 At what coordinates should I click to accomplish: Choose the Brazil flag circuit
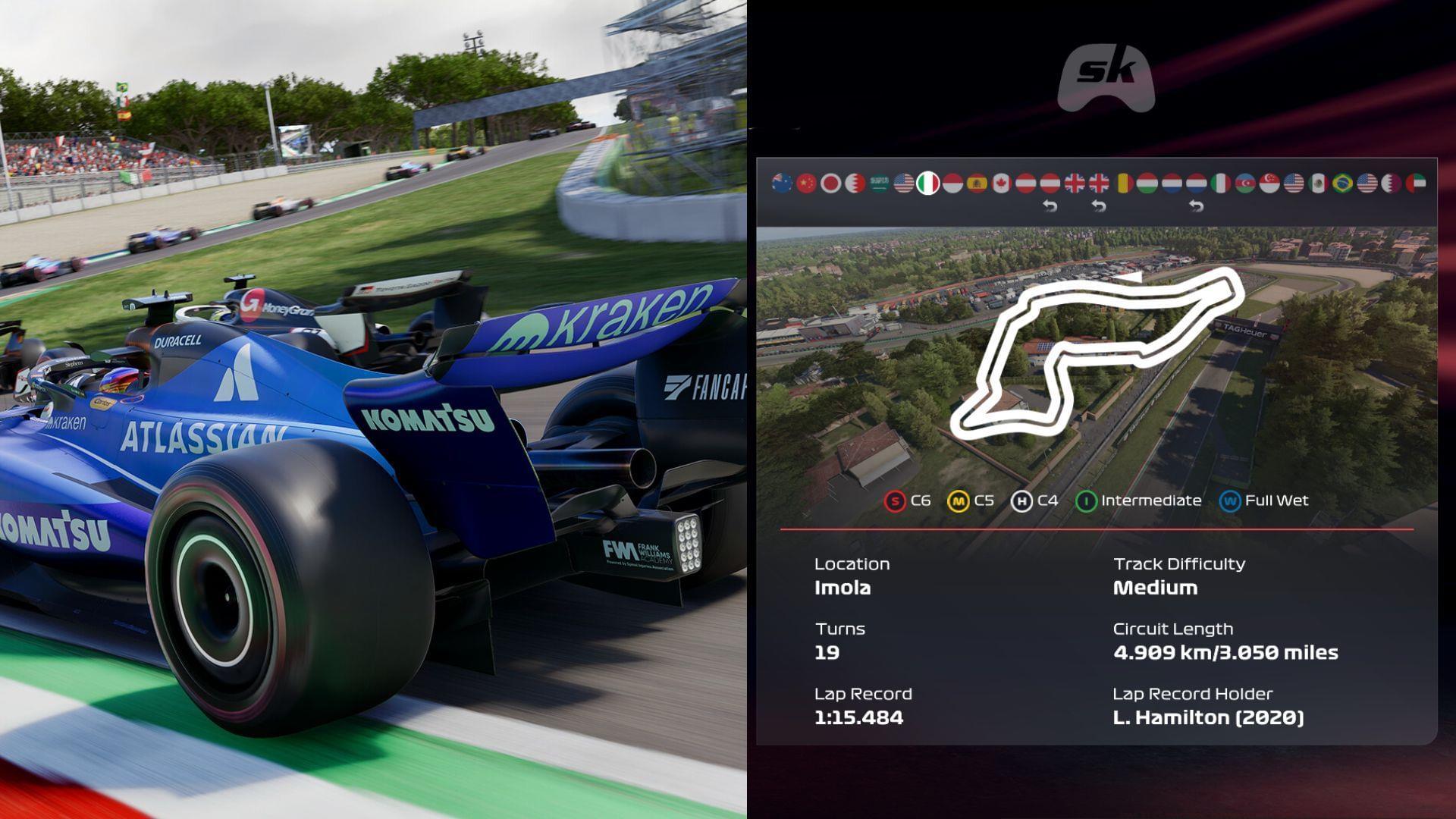1342,183
